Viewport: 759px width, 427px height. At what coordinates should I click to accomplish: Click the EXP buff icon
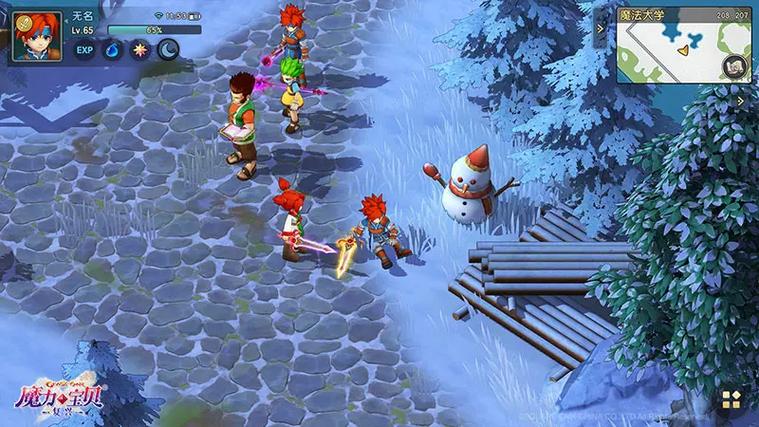point(85,50)
